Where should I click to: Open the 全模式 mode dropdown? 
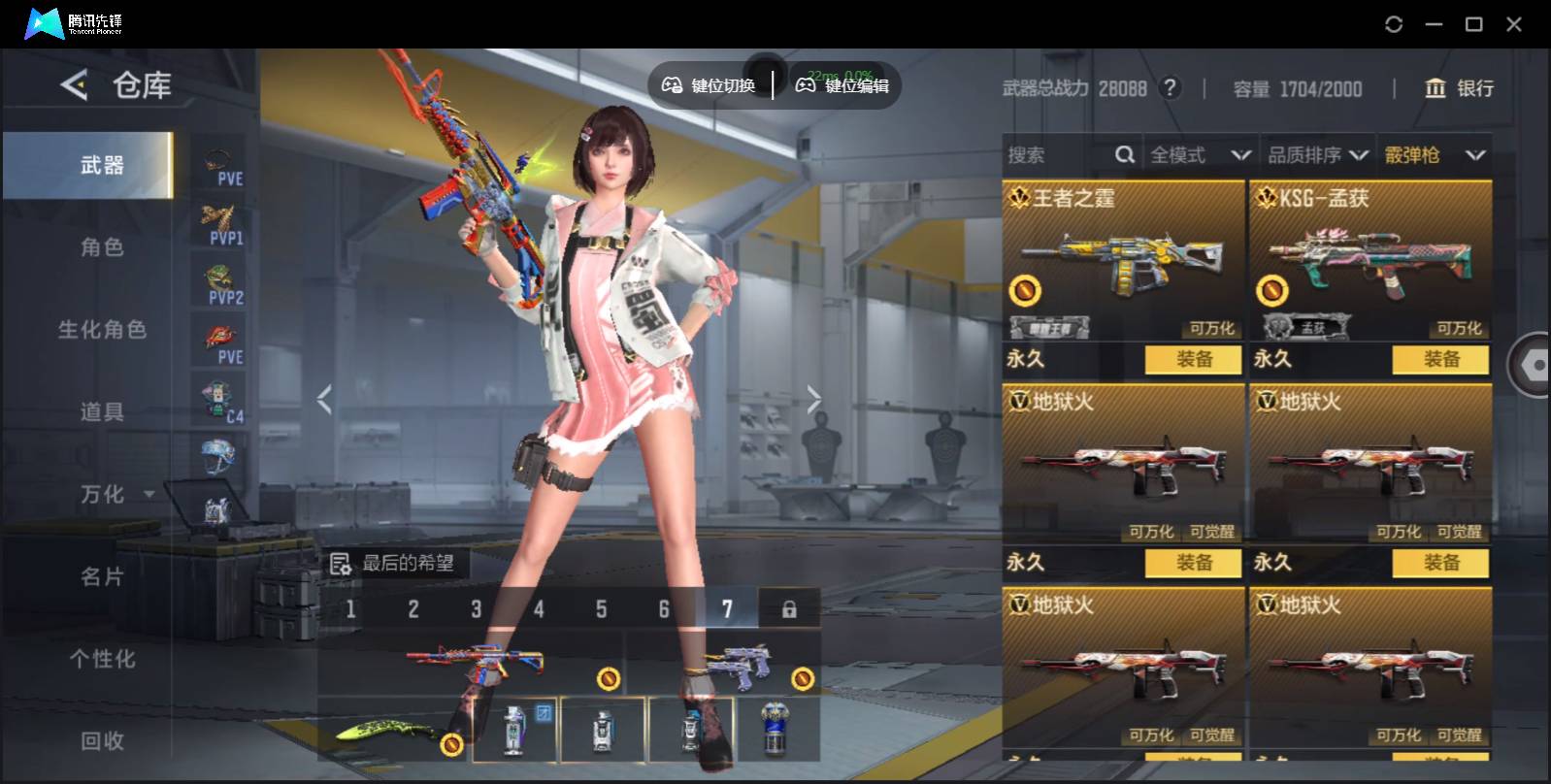tap(1200, 155)
